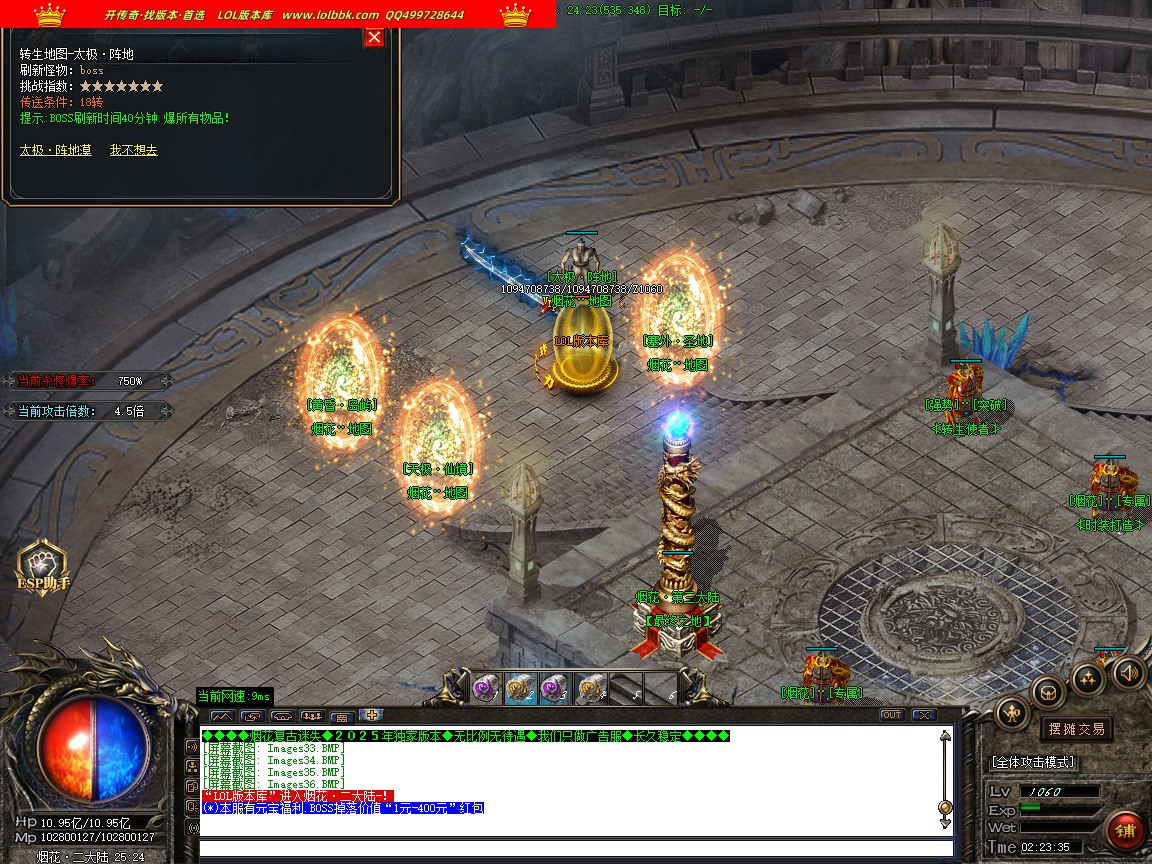This screenshot has height=864, width=1152.
Task: Decline with the 我不想去 option
Action: (133, 150)
